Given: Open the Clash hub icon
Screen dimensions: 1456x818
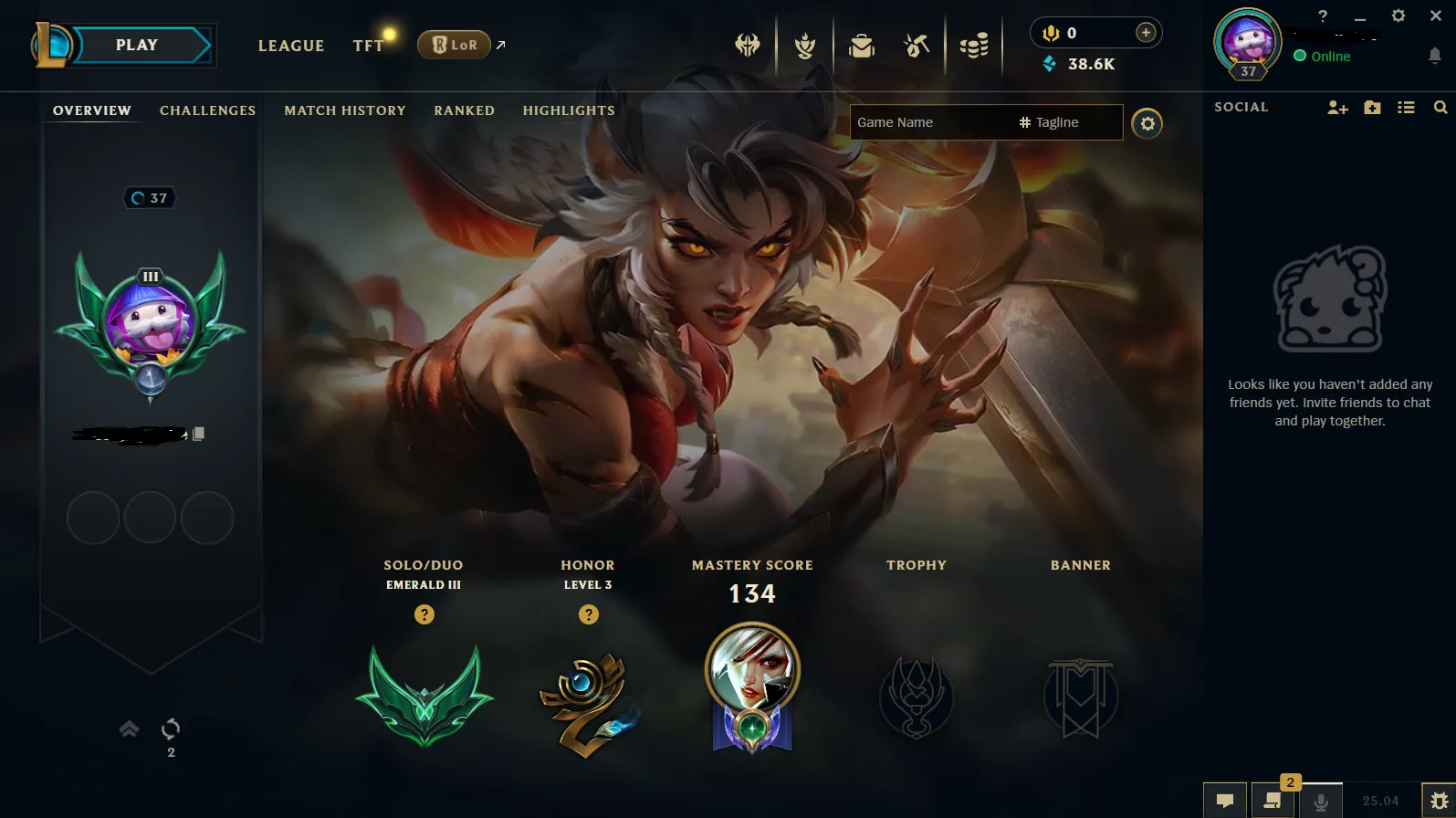Looking at the screenshot, I should 749,45.
